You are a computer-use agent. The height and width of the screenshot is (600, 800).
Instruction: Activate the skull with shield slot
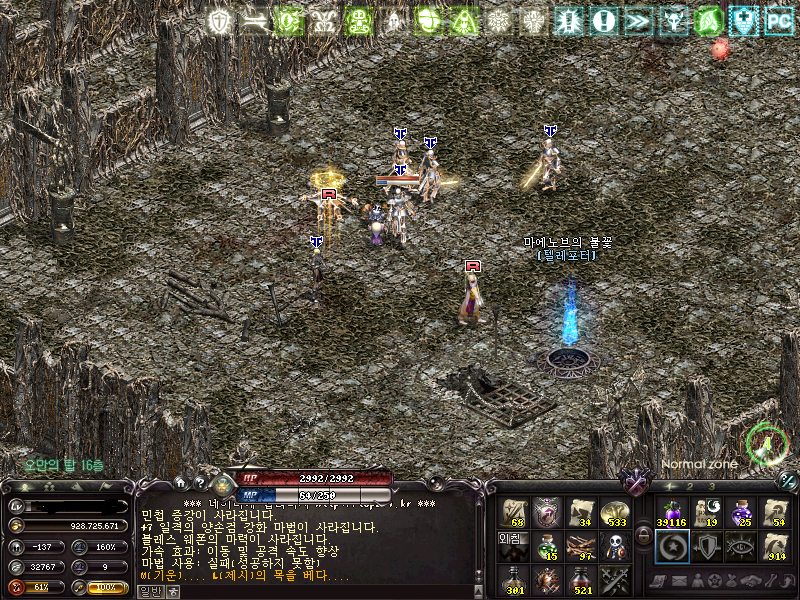click(x=614, y=545)
